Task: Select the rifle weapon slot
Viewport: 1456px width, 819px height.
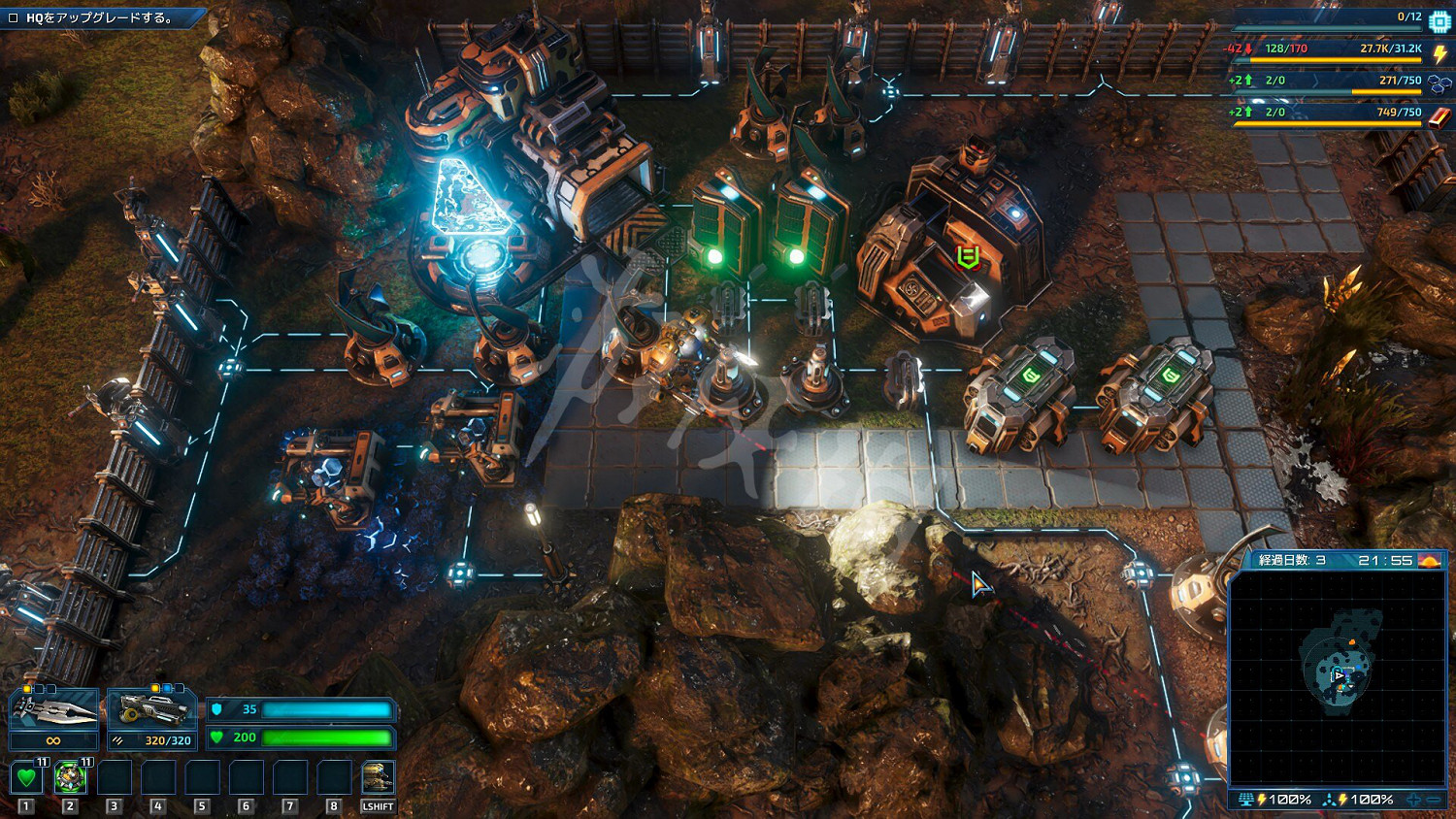Action: pos(152,711)
